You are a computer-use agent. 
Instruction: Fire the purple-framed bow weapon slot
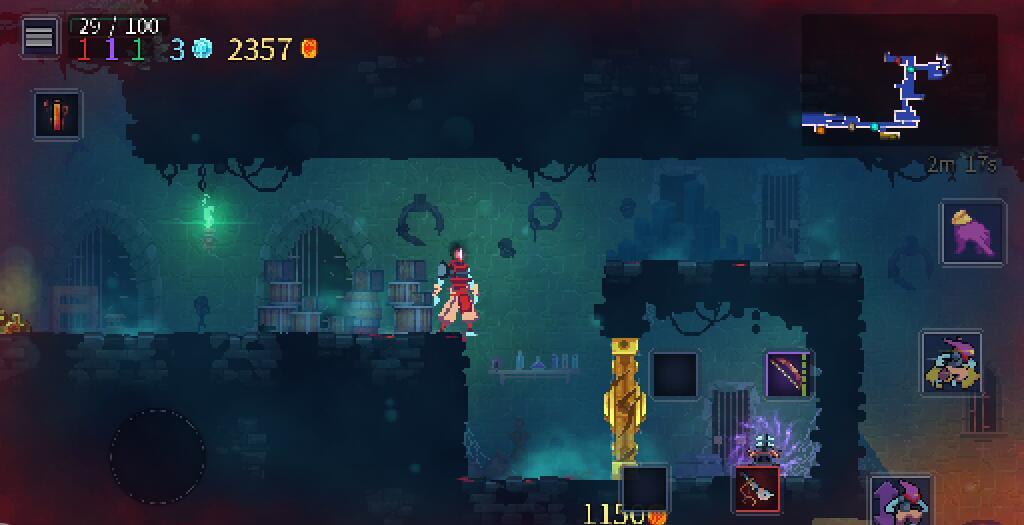click(x=790, y=374)
